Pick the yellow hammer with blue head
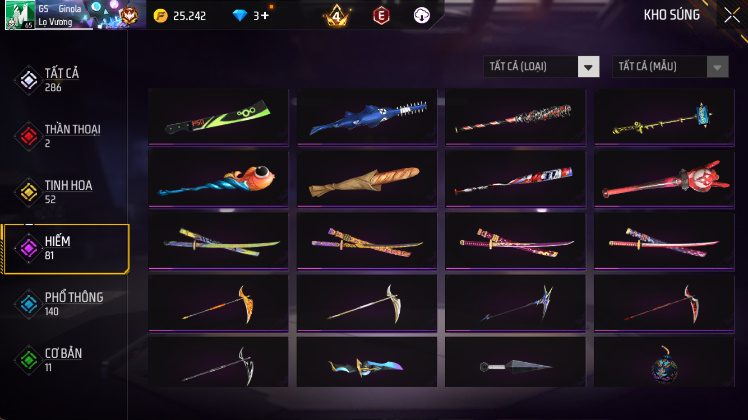 665,117
